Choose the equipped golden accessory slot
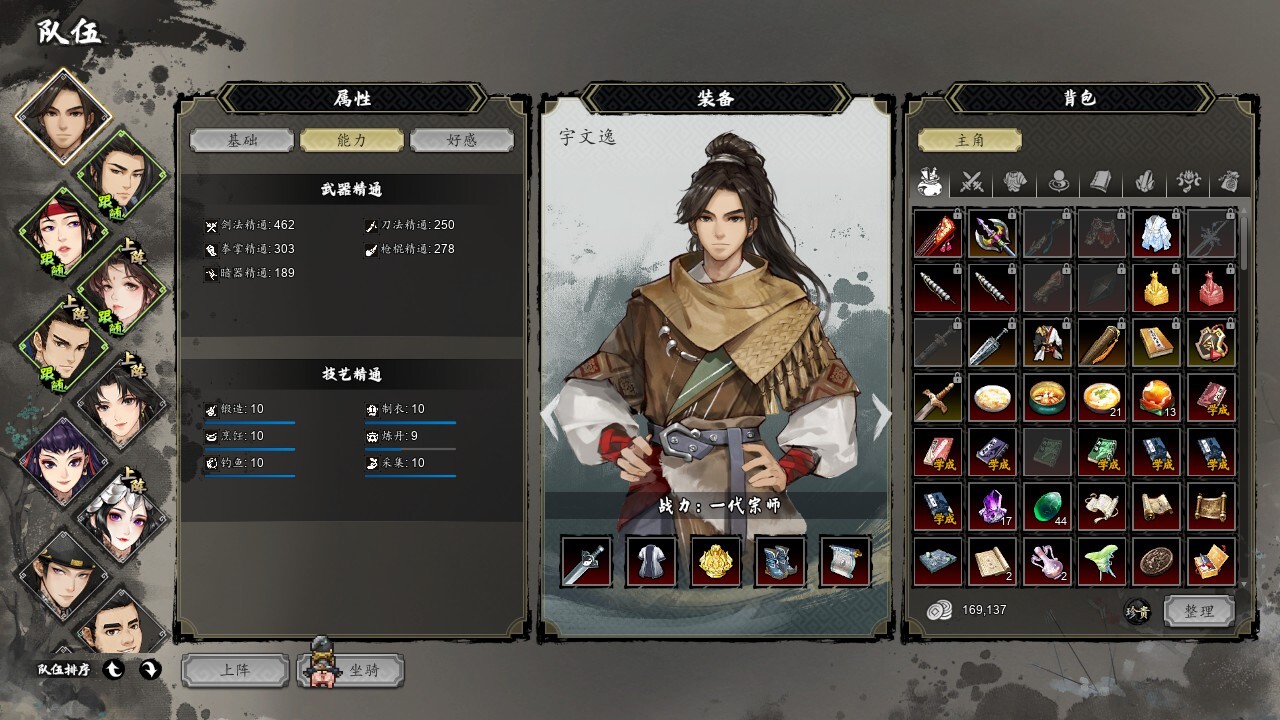 pos(716,561)
